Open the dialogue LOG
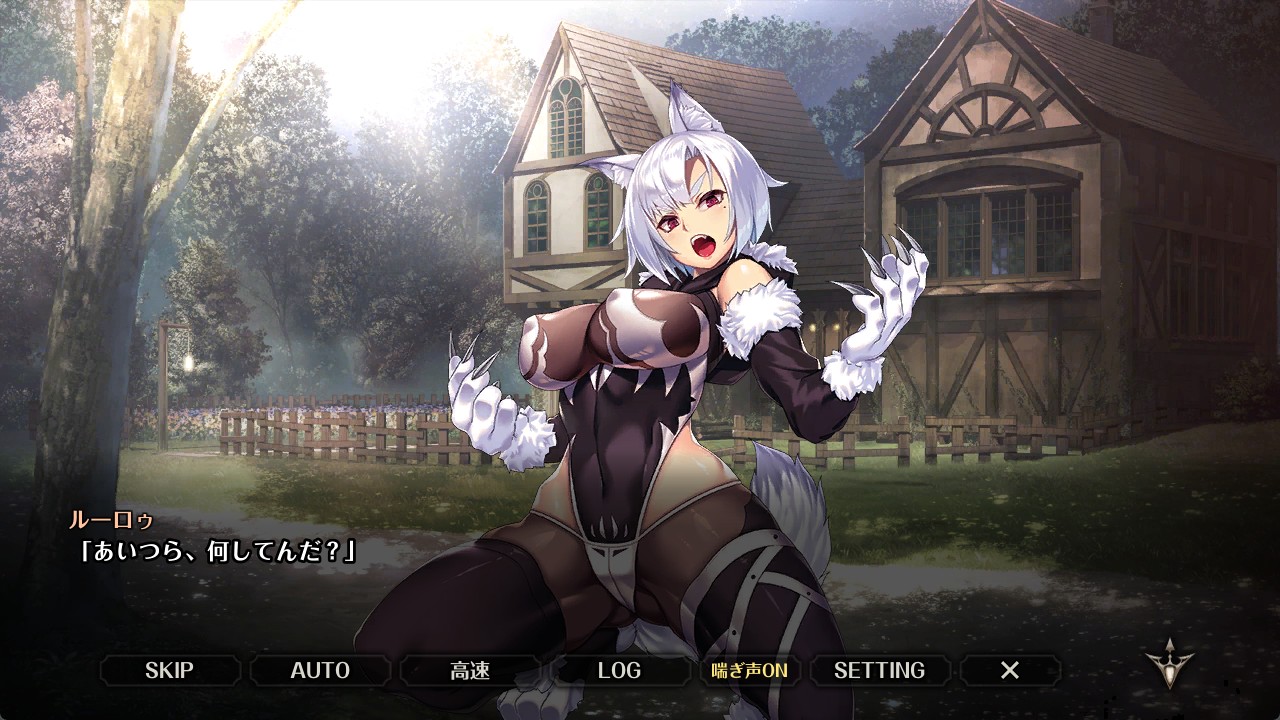 tap(619, 670)
